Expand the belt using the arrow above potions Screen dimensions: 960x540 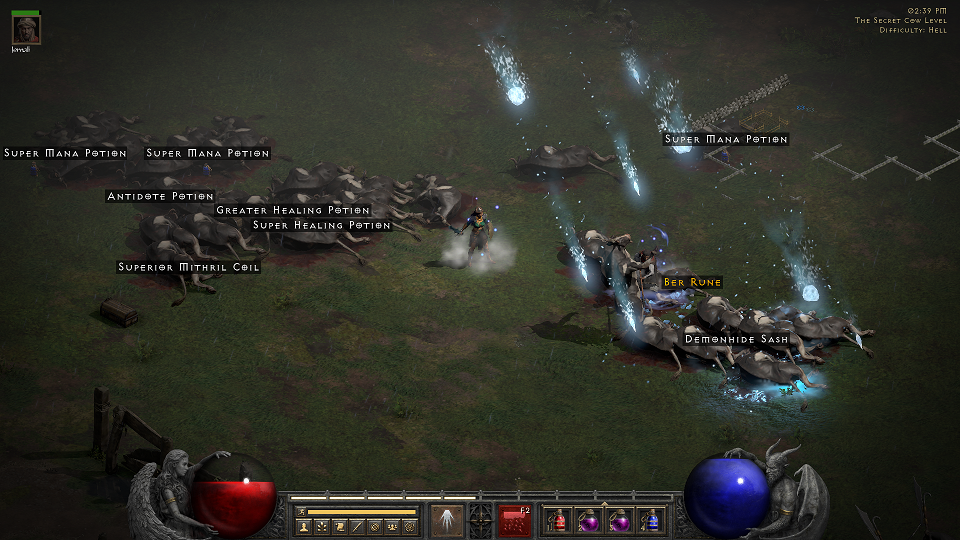pyautogui.click(x=604, y=502)
